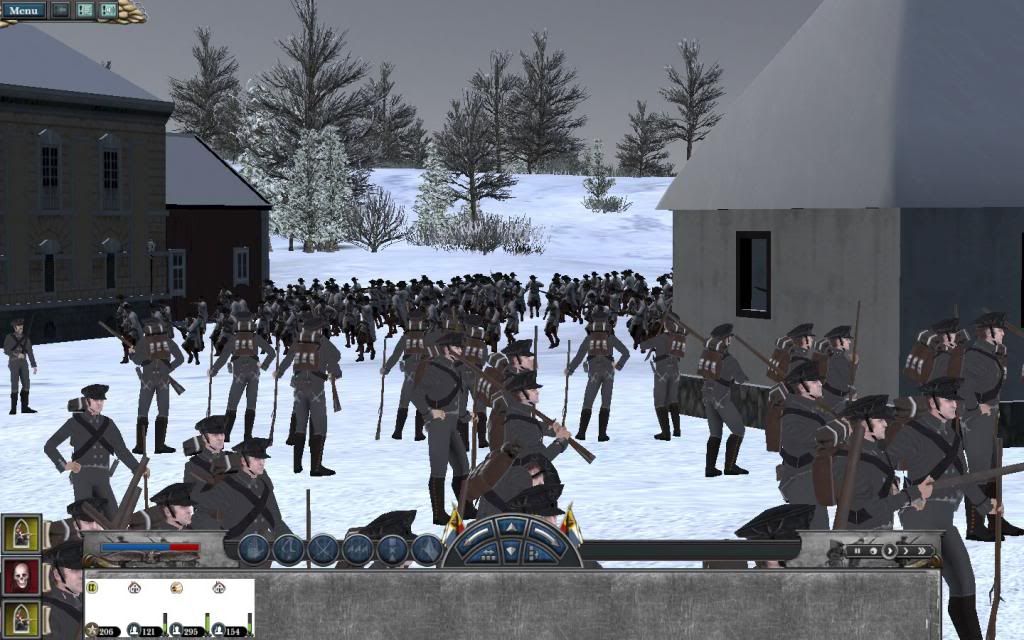The width and height of the screenshot is (1024, 640).
Task: Click the forward arrow movement button
Action: [x=512, y=527]
